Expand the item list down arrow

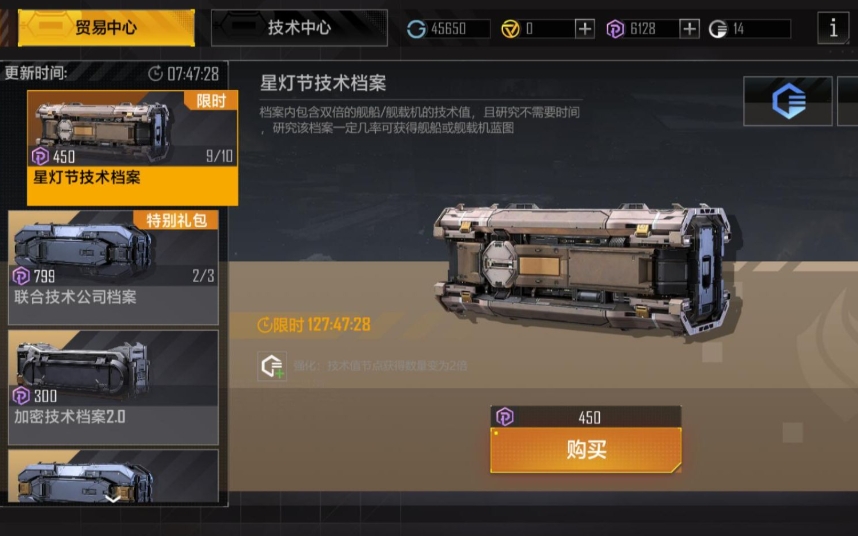point(113,496)
